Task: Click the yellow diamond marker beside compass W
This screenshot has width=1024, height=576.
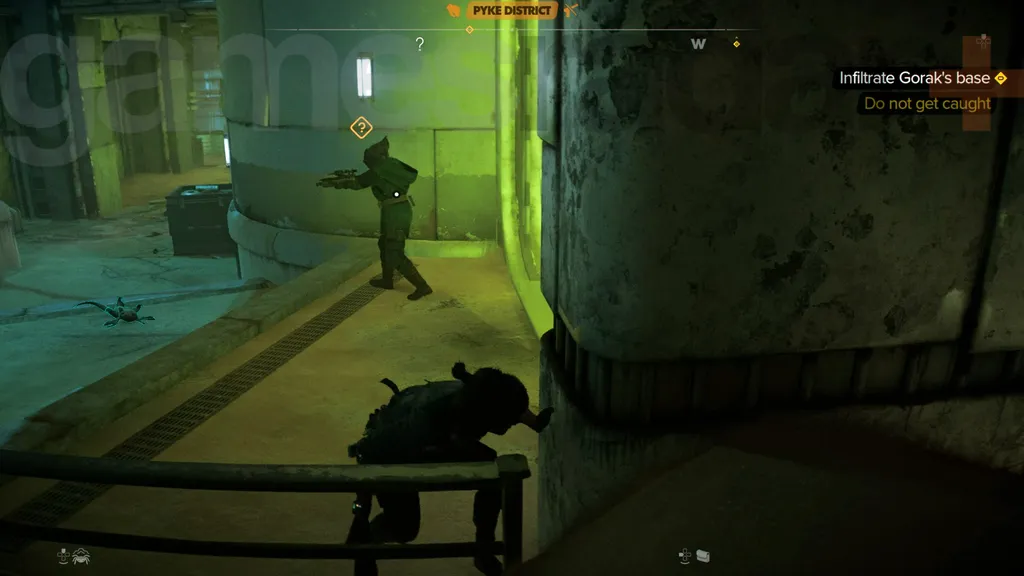Action: (x=737, y=43)
